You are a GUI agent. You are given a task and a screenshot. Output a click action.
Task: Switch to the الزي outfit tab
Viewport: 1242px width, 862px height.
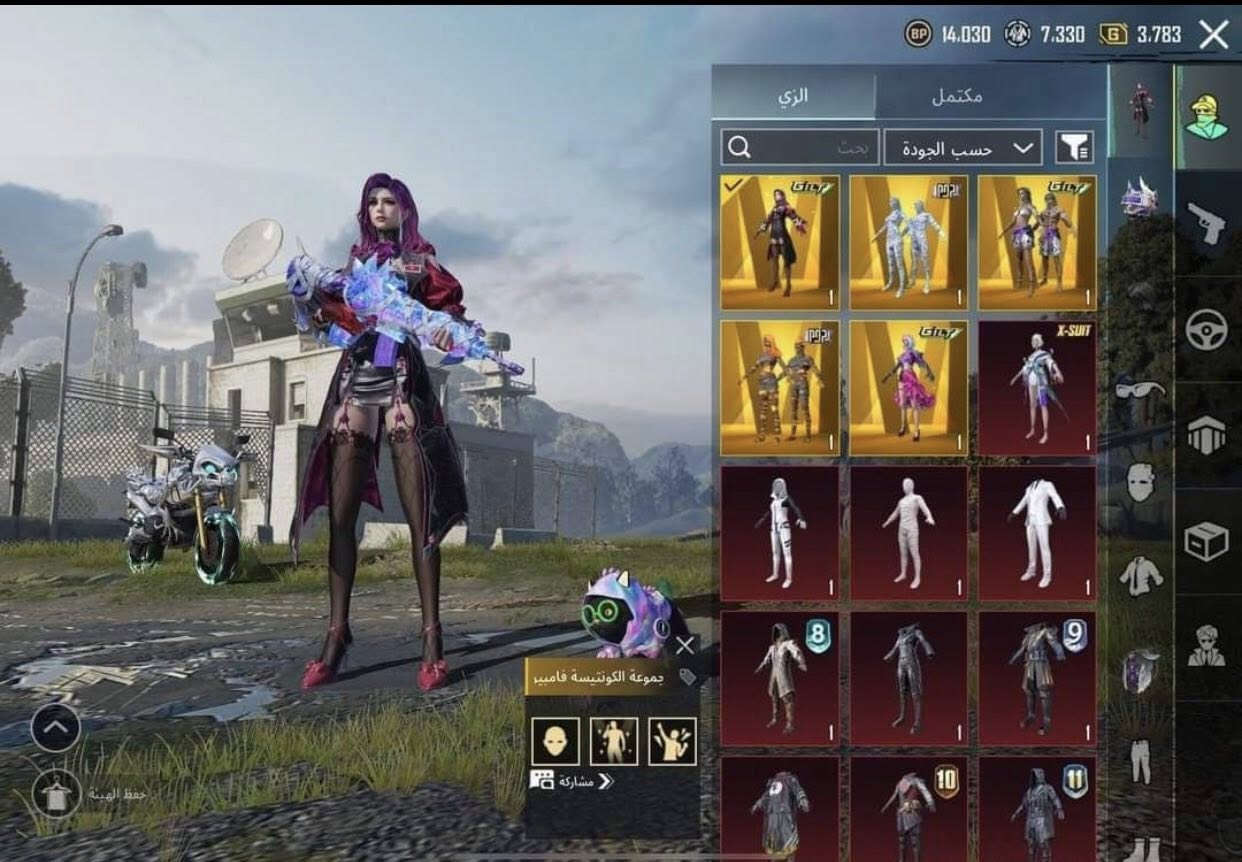click(x=793, y=96)
